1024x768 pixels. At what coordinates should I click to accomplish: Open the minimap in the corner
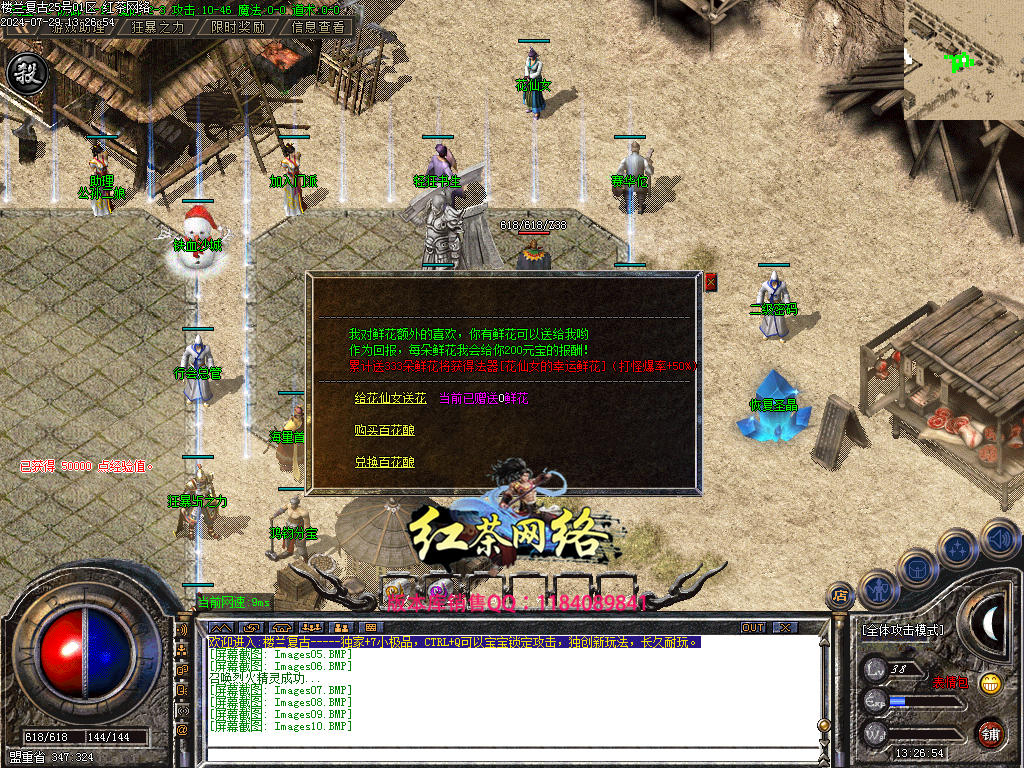pos(963,60)
